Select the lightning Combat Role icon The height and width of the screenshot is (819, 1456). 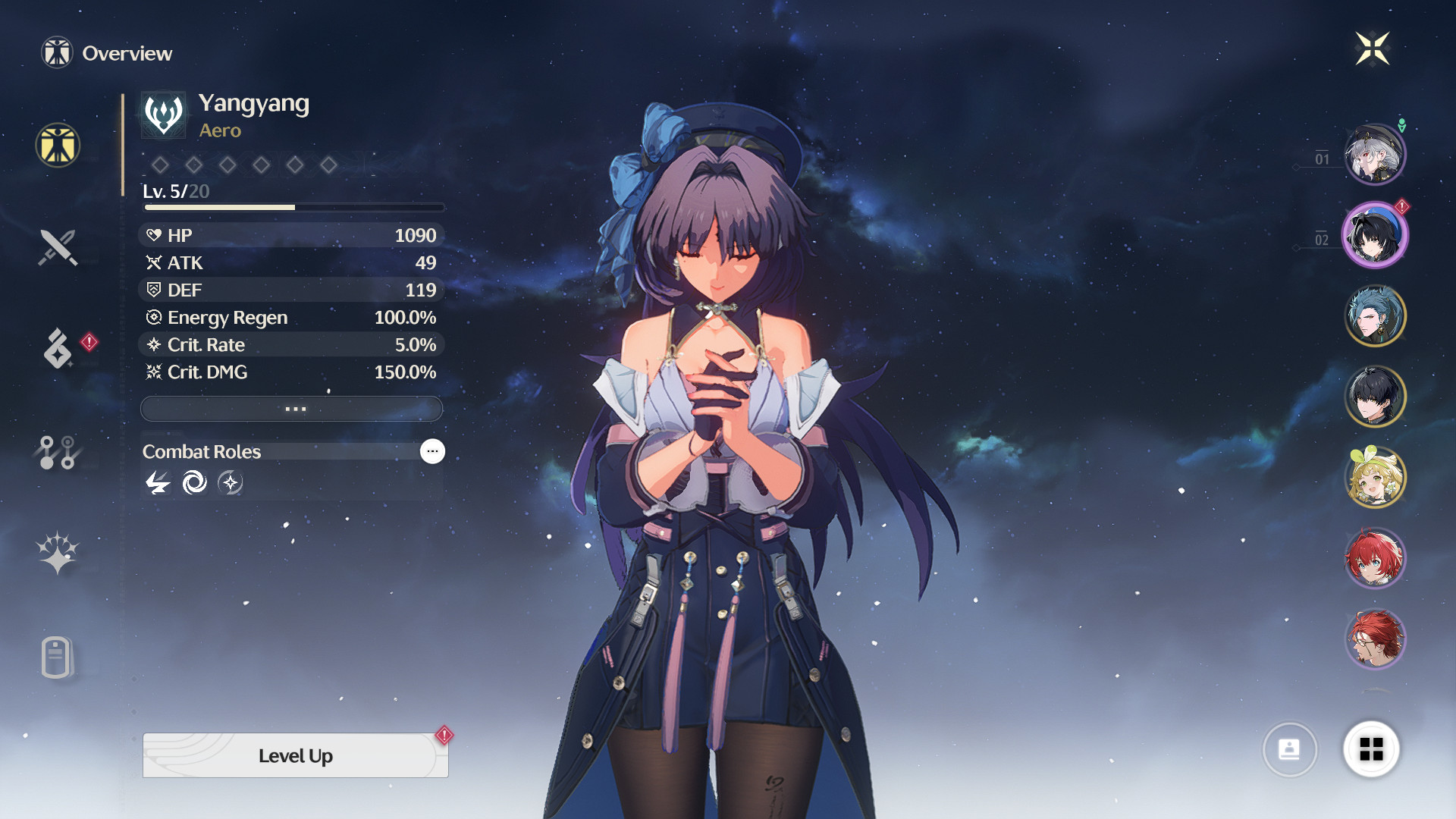[157, 483]
